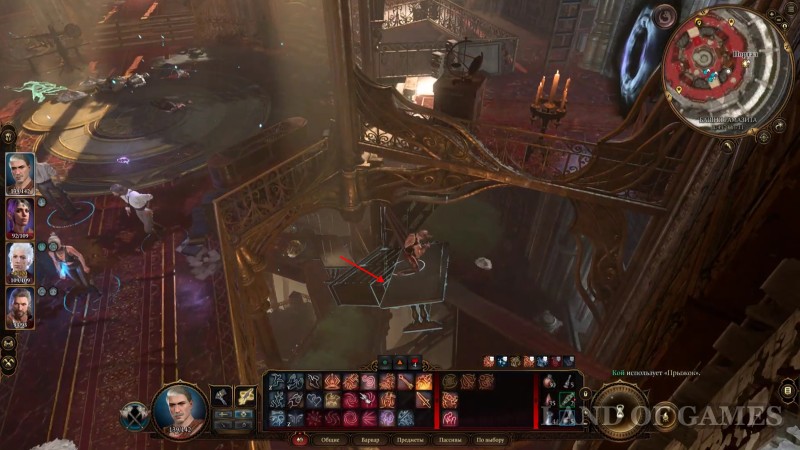
Task: Open the Предметы hotbar tab
Action: [408, 439]
